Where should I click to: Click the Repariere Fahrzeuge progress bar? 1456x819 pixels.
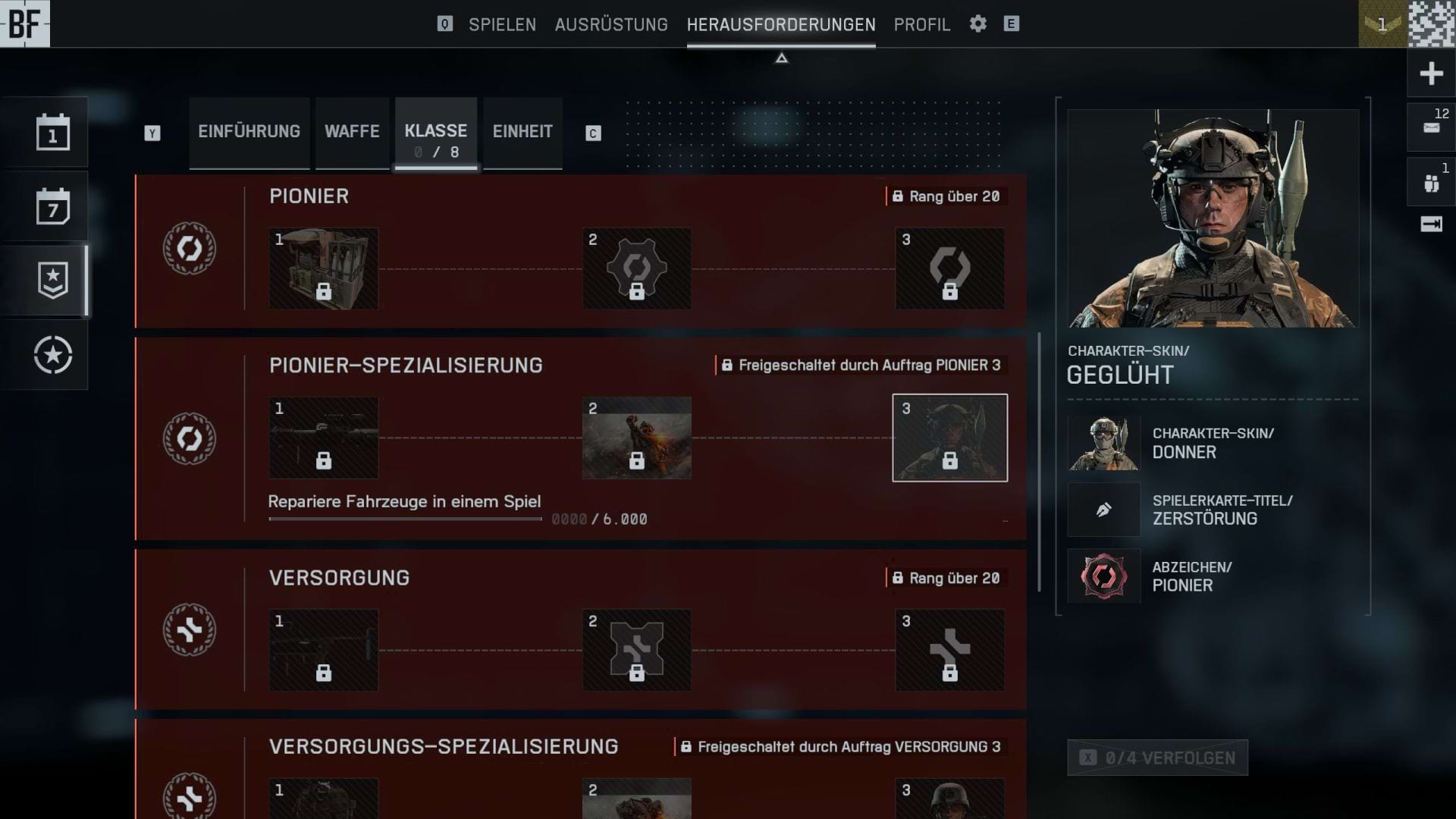406,519
